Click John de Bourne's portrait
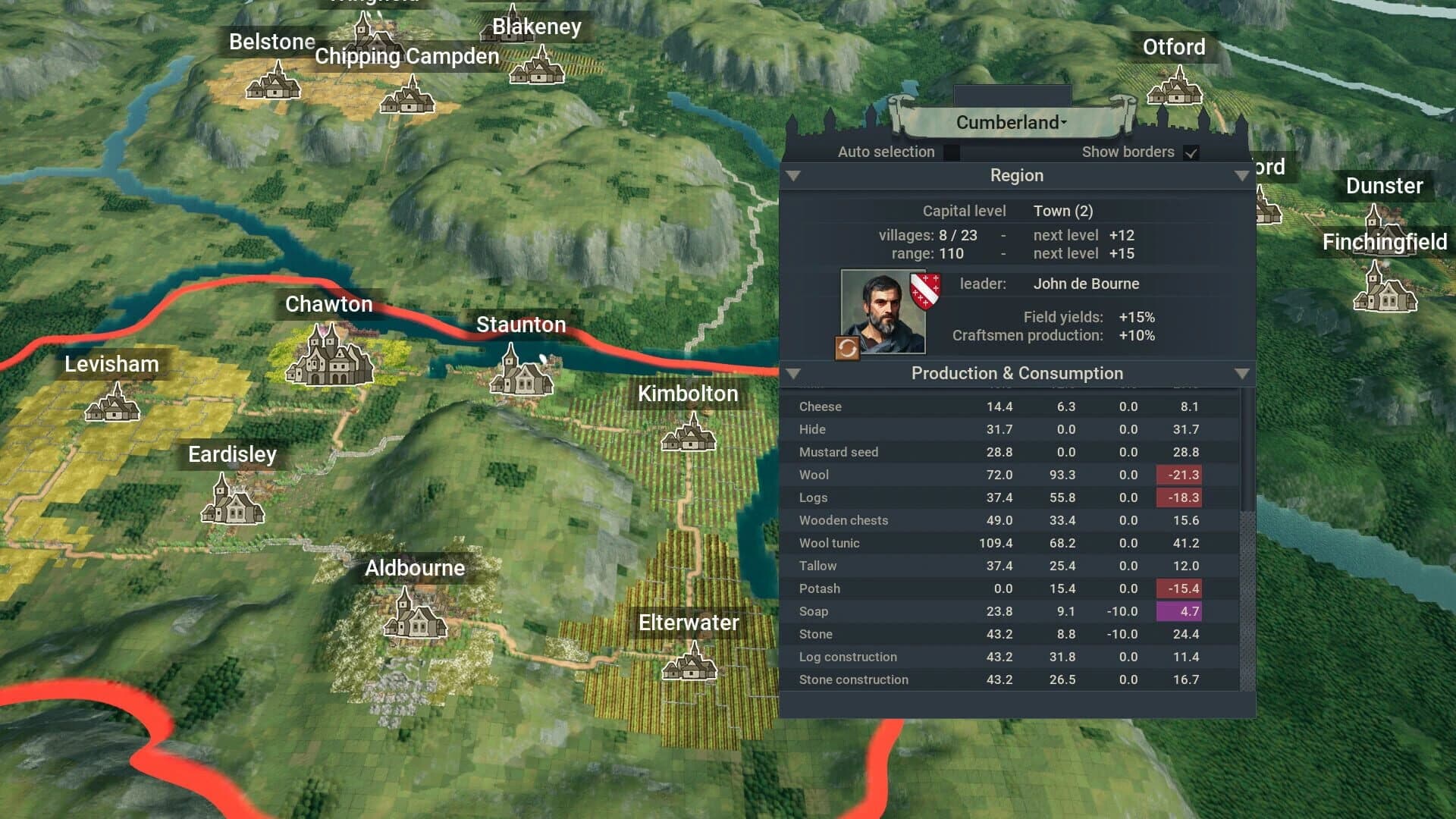1456x819 pixels. click(883, 311)
